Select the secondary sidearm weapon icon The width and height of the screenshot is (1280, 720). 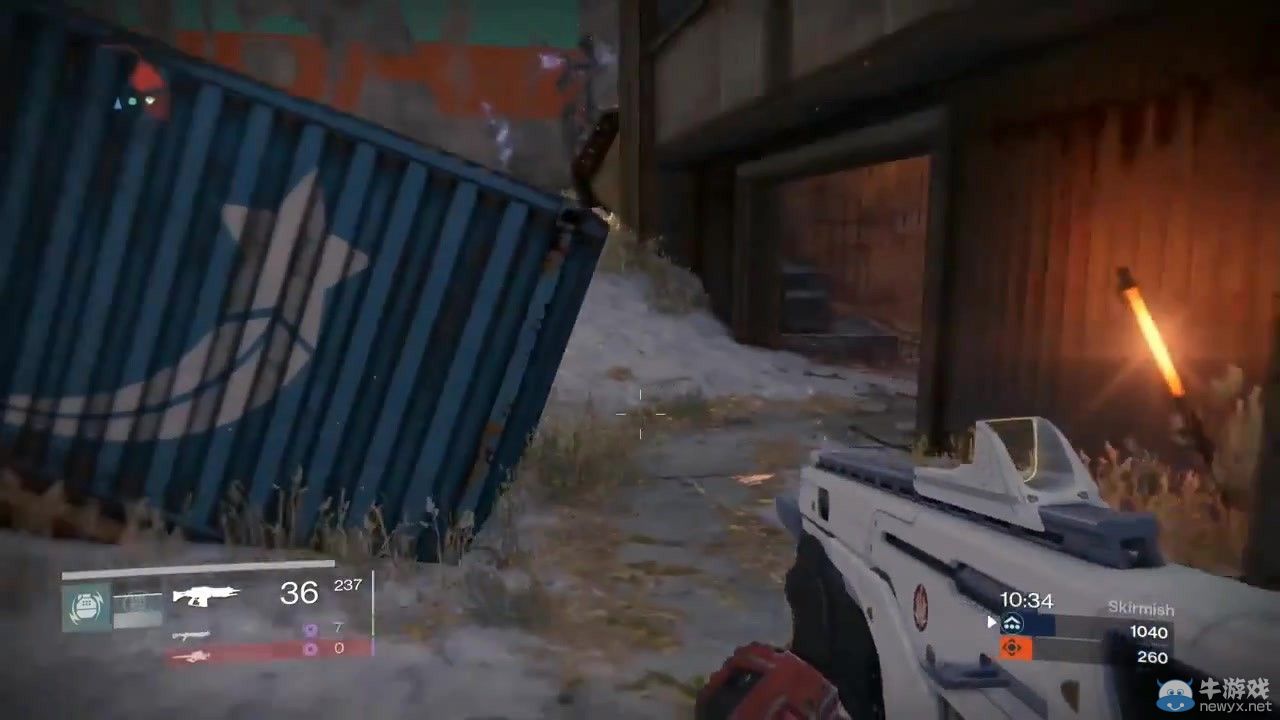tap(191, 634)
